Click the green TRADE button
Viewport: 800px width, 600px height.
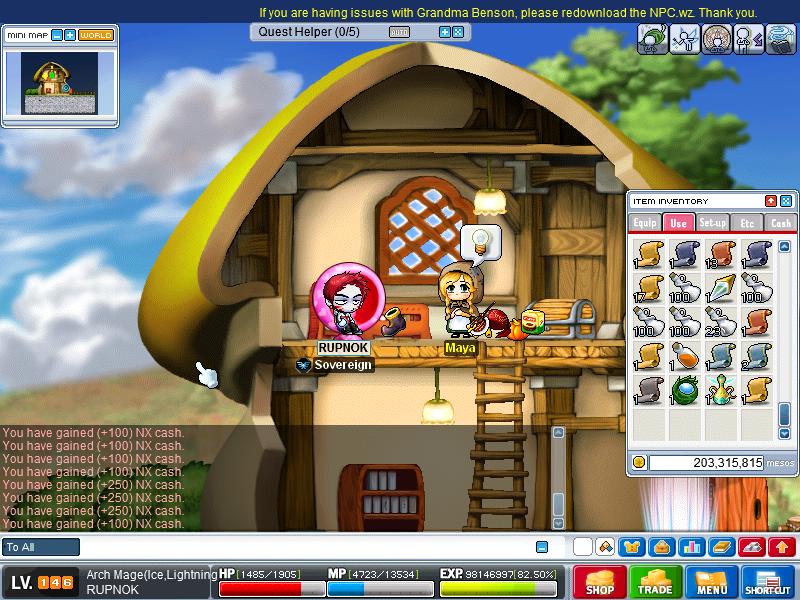656,582
